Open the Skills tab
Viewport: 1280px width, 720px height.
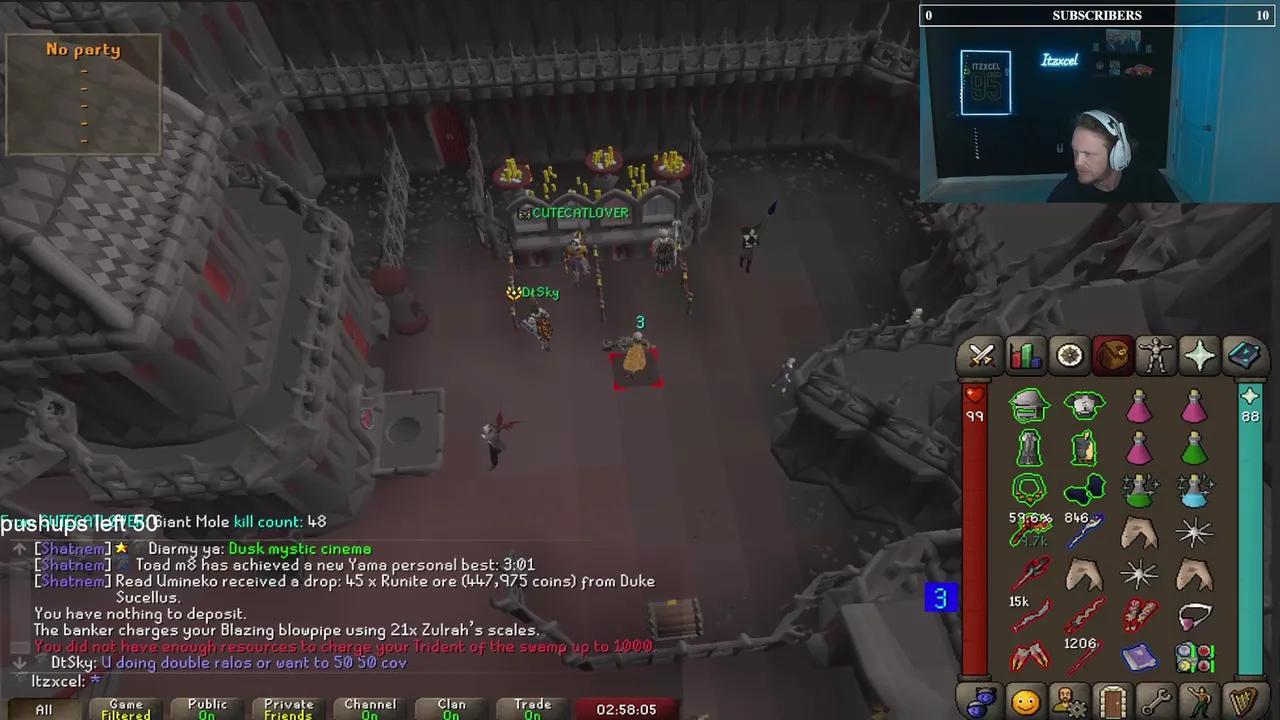click(x=1025, y=355)
